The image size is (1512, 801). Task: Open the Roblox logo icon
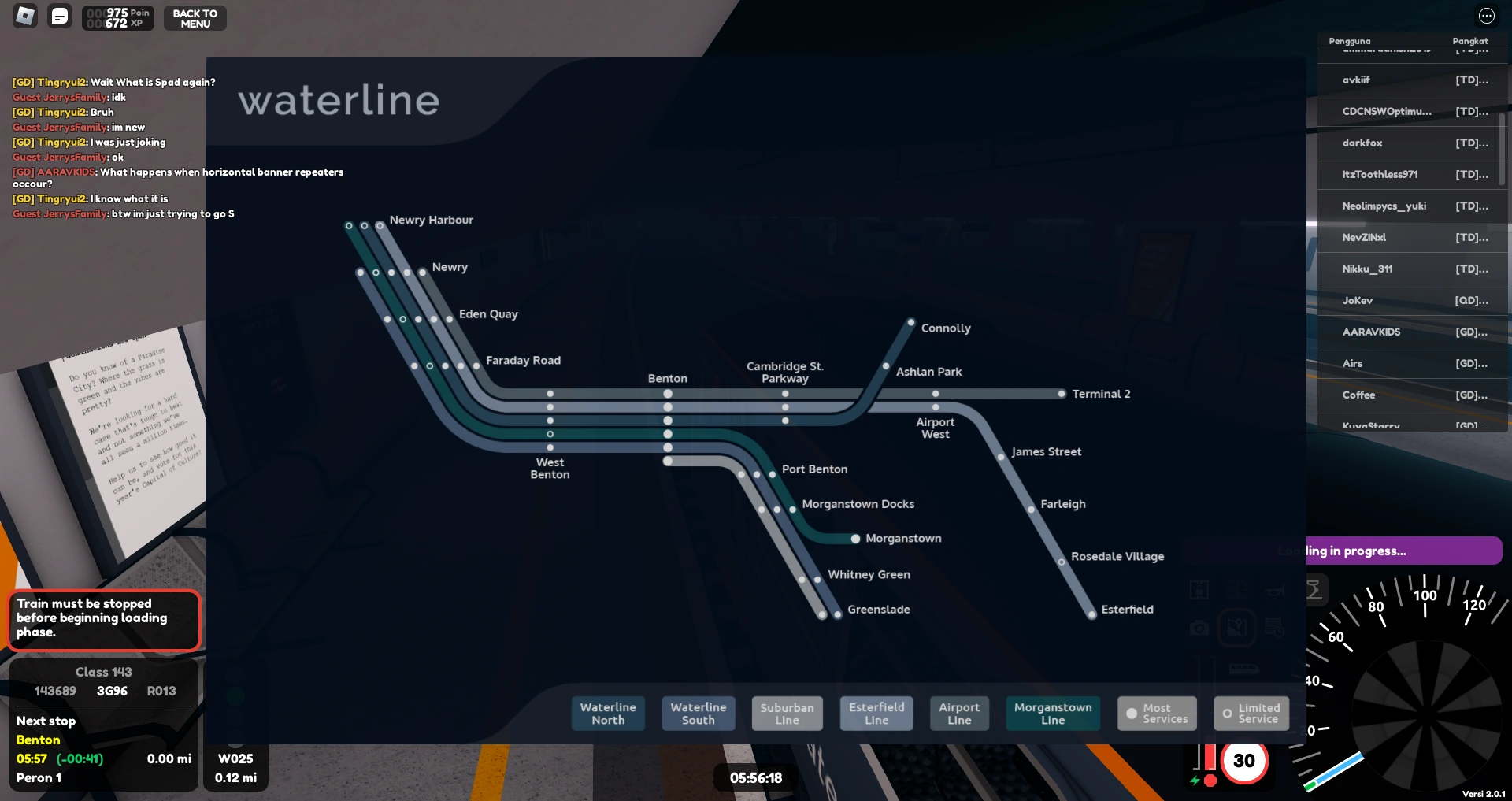pos(24,16)
